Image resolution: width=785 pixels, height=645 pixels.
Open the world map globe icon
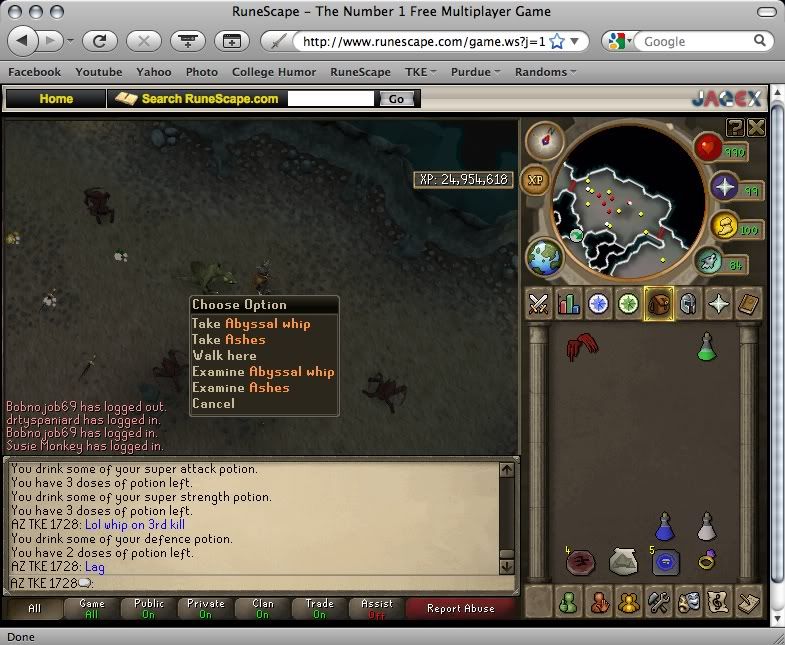click(545, 257)
